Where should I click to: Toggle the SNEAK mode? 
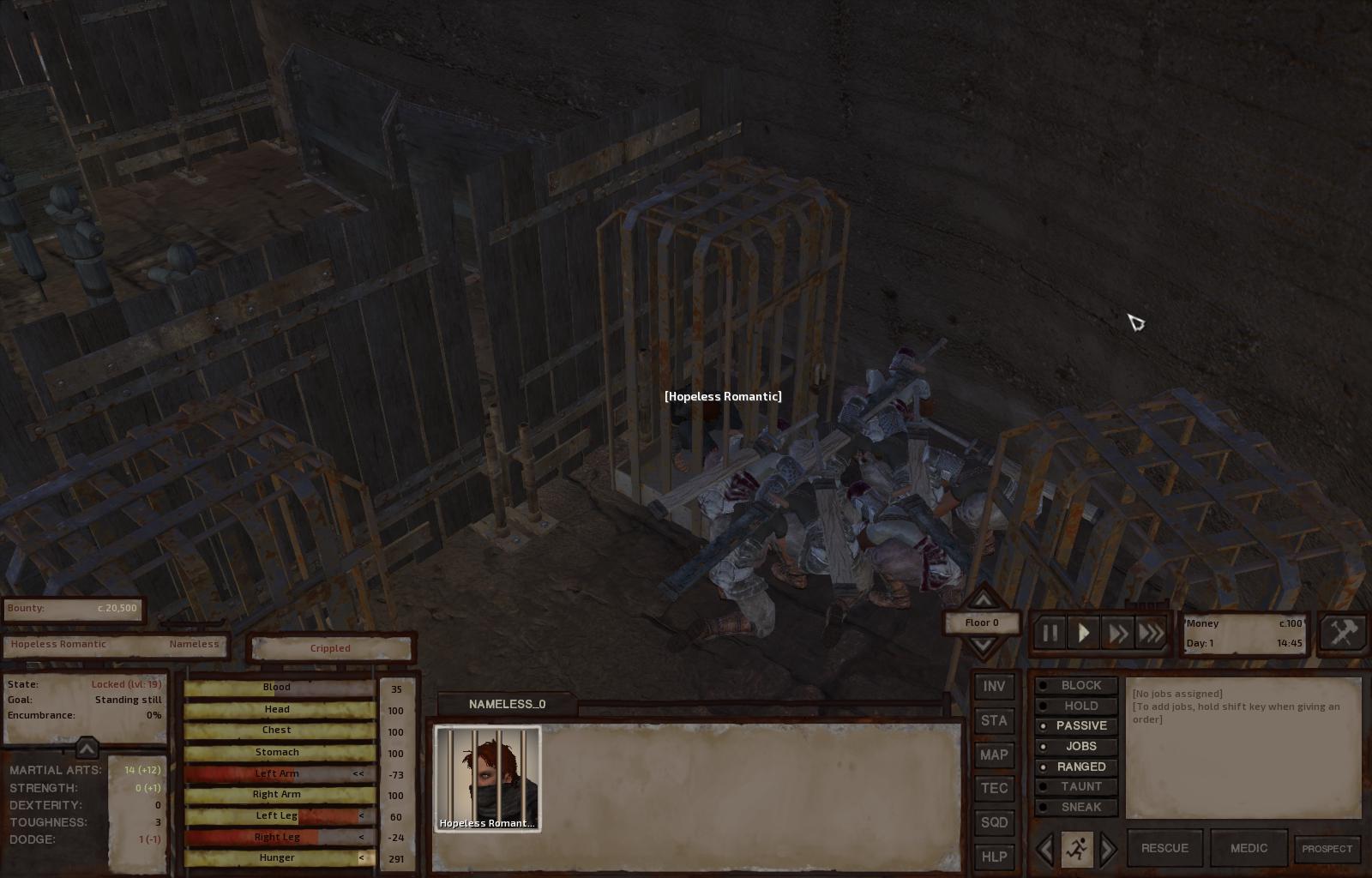[1076, 808]
